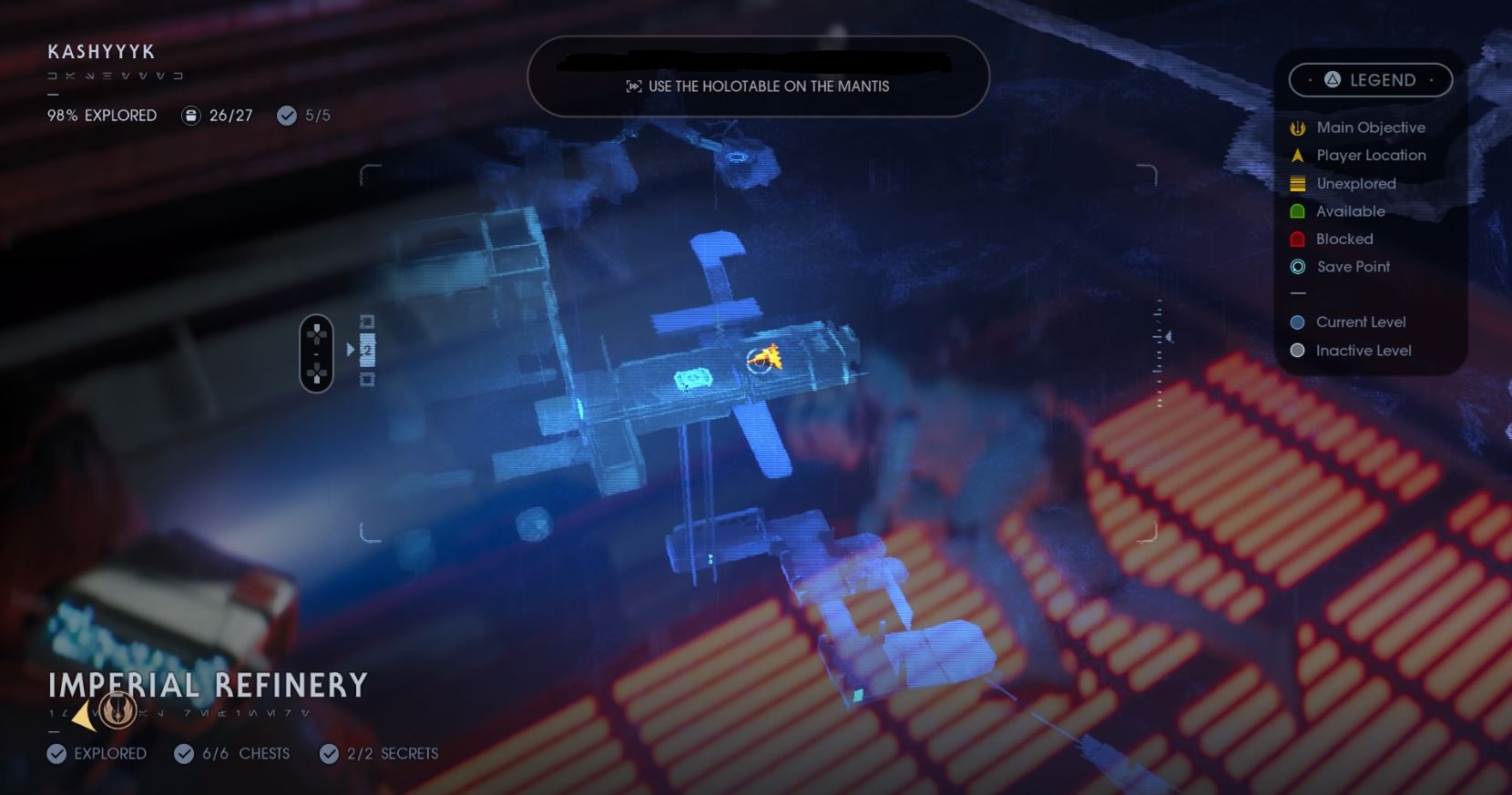Screen dimensions: 1512x795
Task: Select the Save Point legend icon
Action: pyautogui.click(x=1297, y=266)
